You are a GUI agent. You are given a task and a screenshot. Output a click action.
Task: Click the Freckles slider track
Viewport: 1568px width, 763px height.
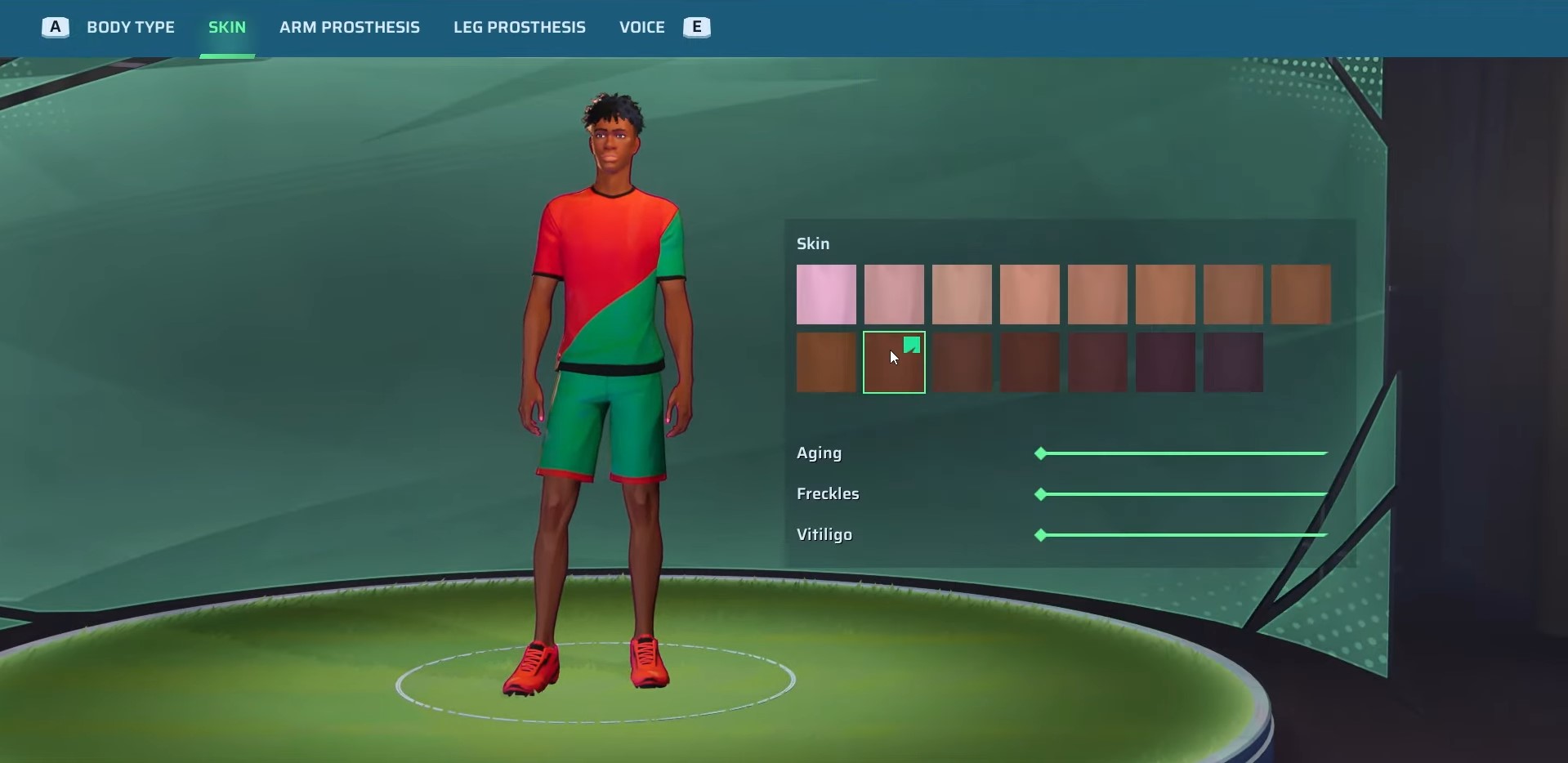pyautogui.click(x=1183, y=494)
